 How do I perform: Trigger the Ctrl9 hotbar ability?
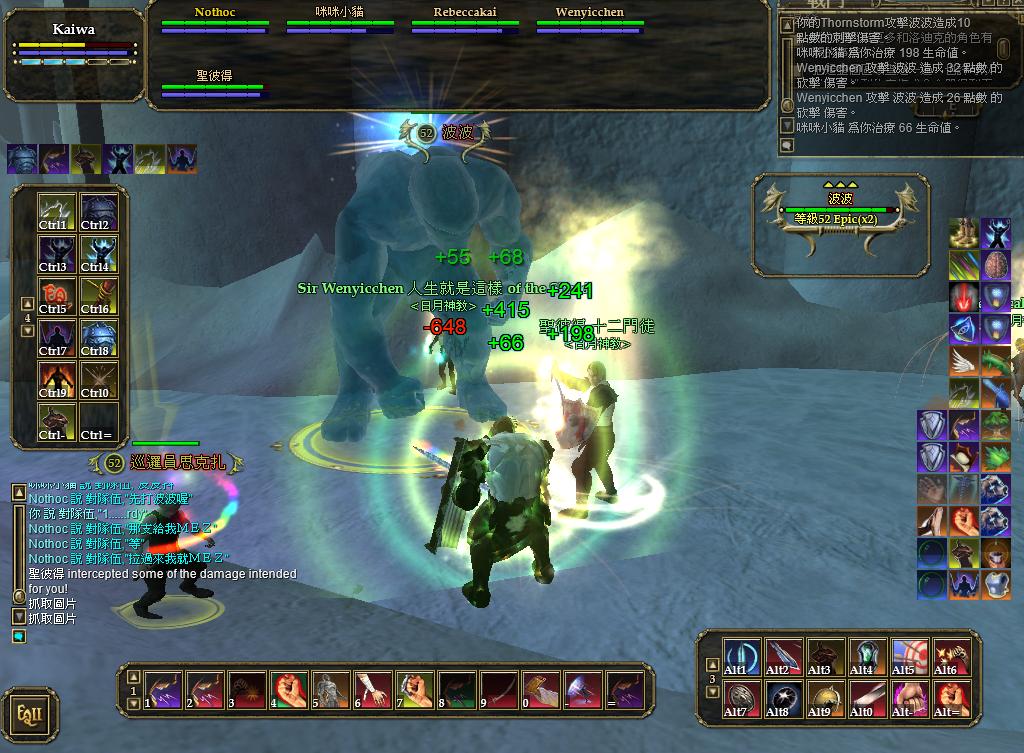click(x=56, y=380)
